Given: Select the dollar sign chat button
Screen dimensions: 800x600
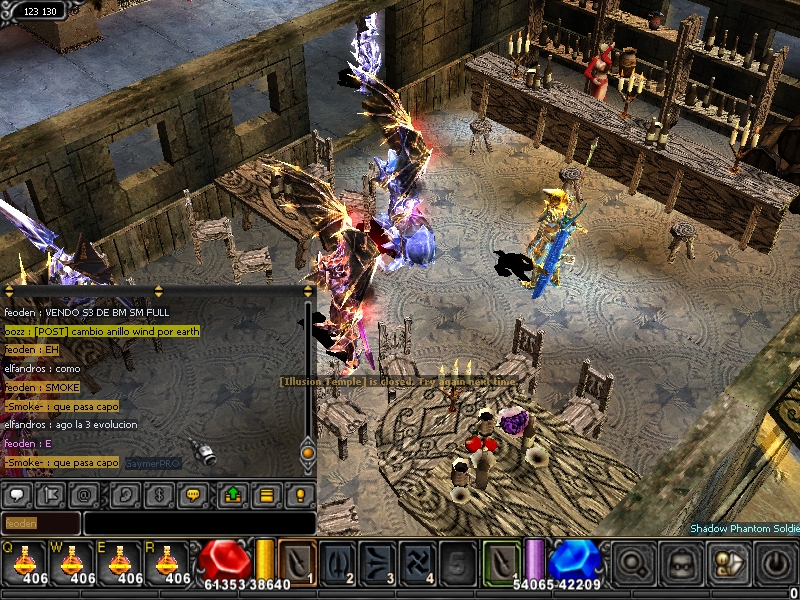Looking at the screenshot, I should (x=160, y=494).
